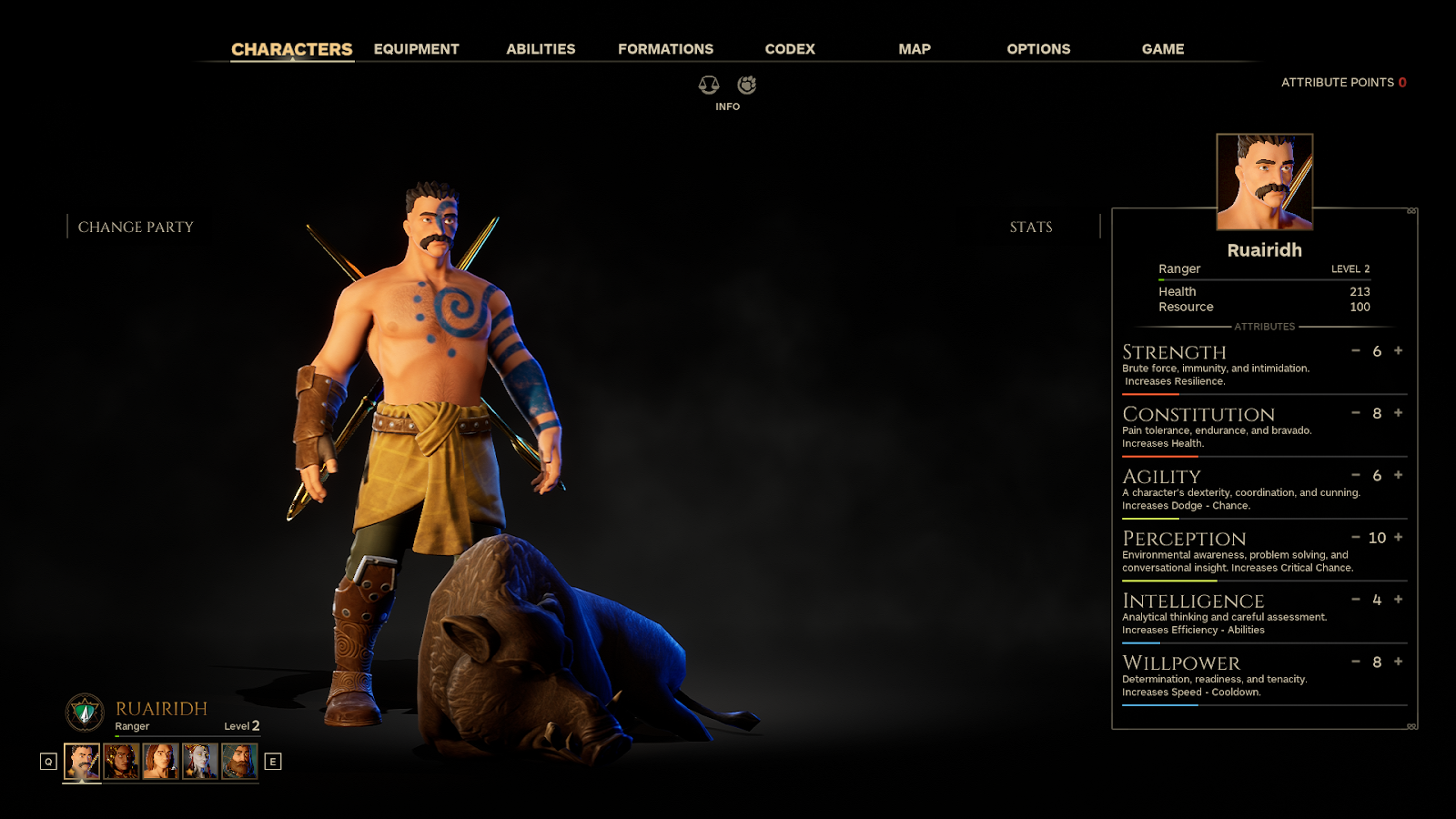Click the scales info icon
This screenshot has height=819, width=1456.
[x=709, y=85]
